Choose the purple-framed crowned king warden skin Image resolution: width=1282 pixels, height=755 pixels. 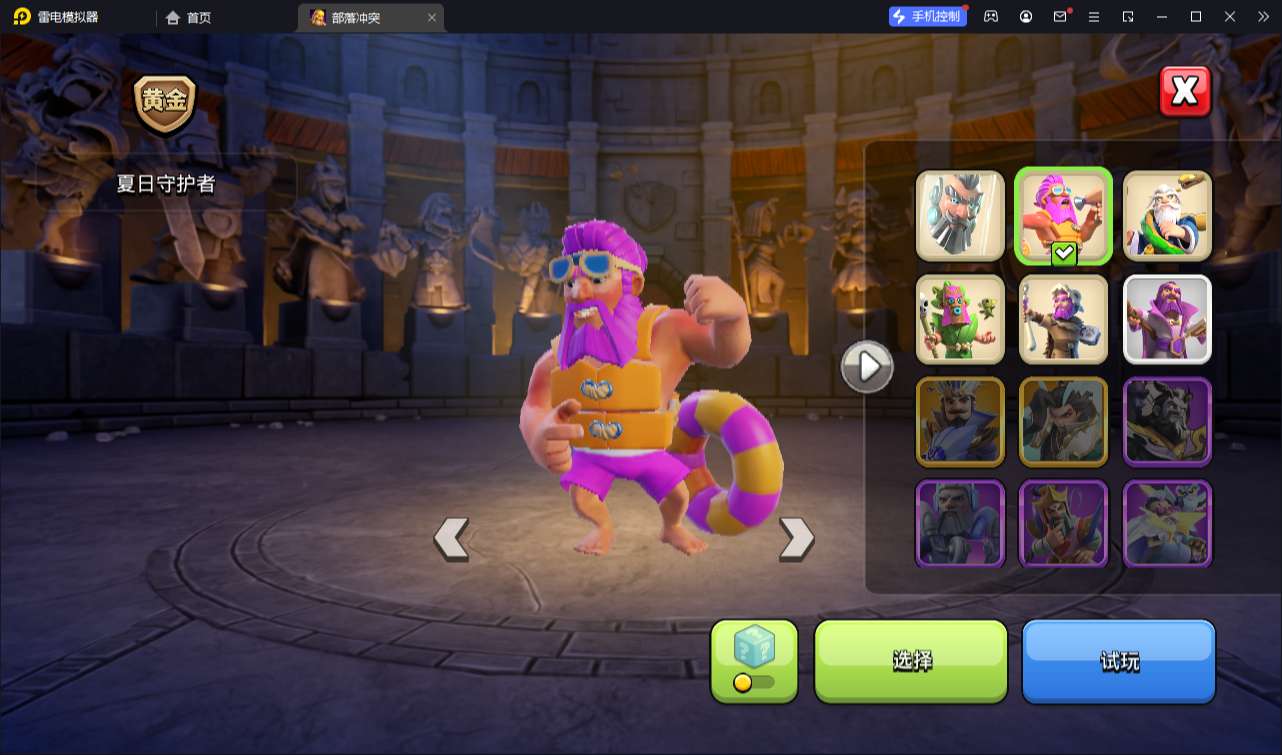click(x=1063, y=524)
